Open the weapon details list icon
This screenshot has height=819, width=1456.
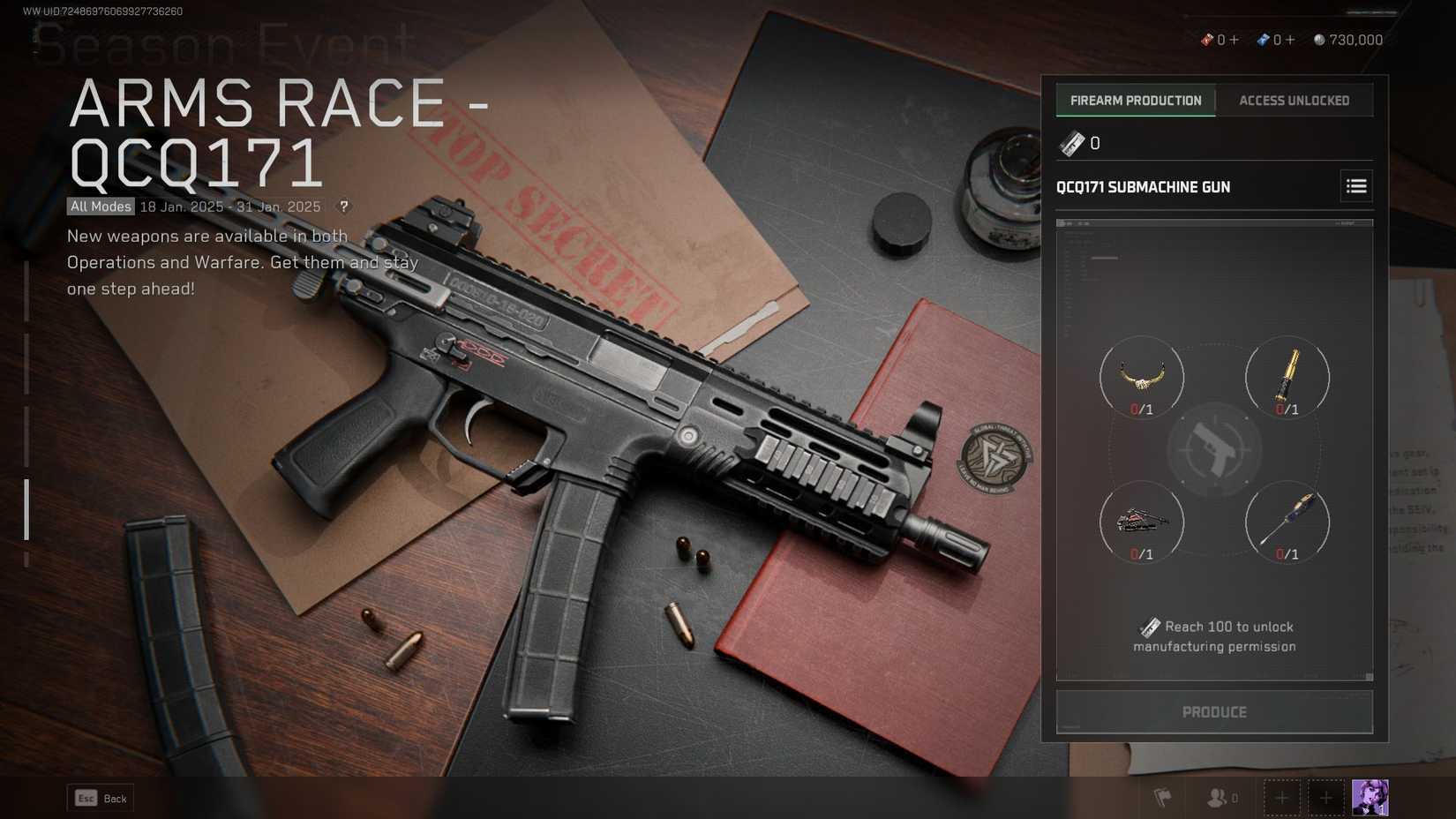pos(1355,186)
